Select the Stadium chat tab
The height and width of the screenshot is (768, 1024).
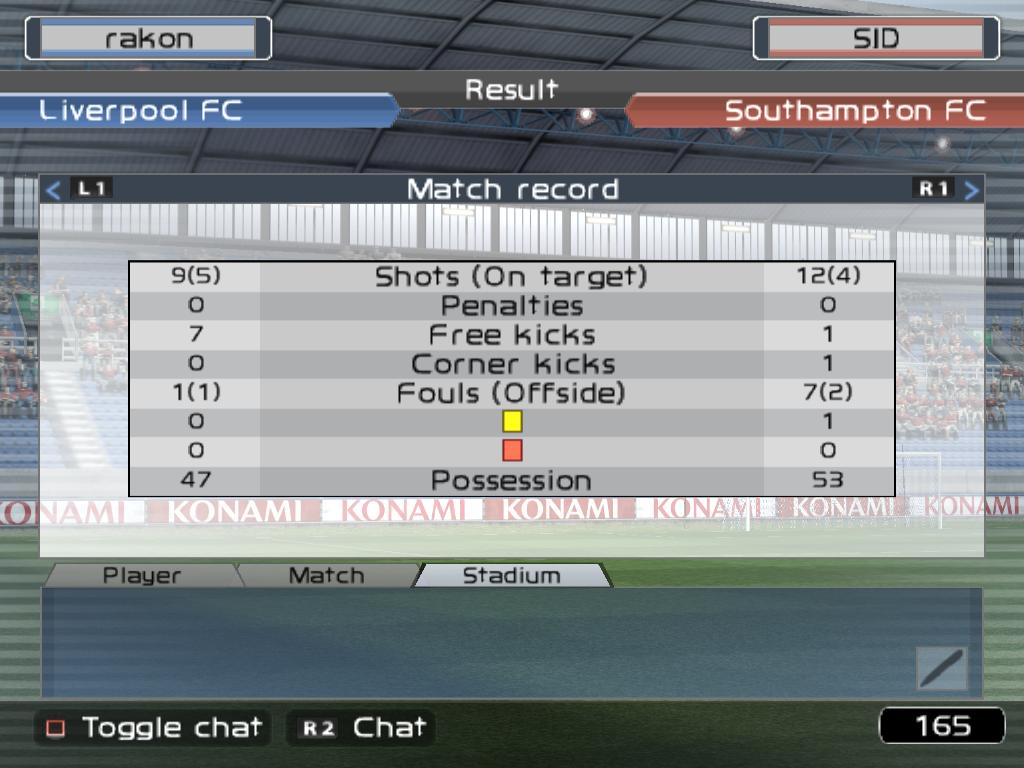coord(511,575)
